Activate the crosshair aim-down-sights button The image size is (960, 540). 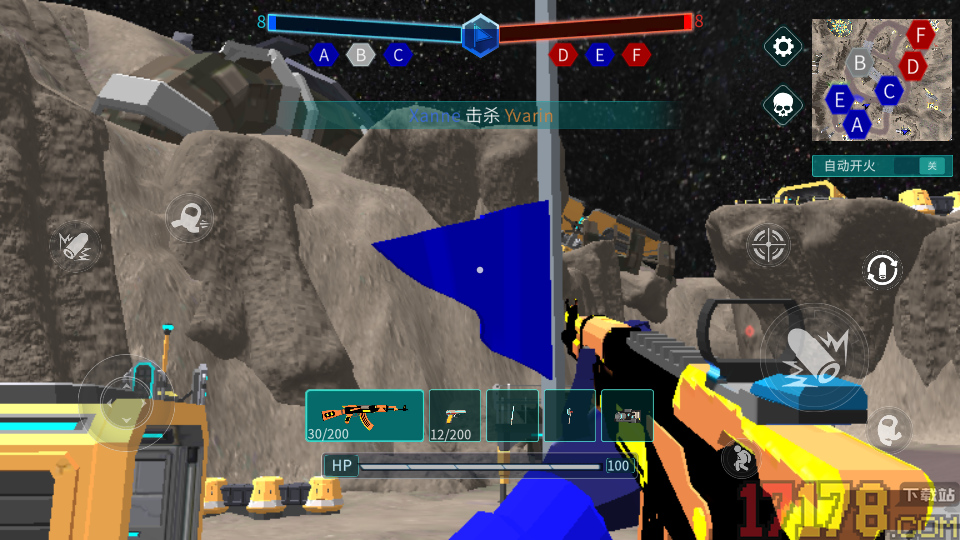768,244
